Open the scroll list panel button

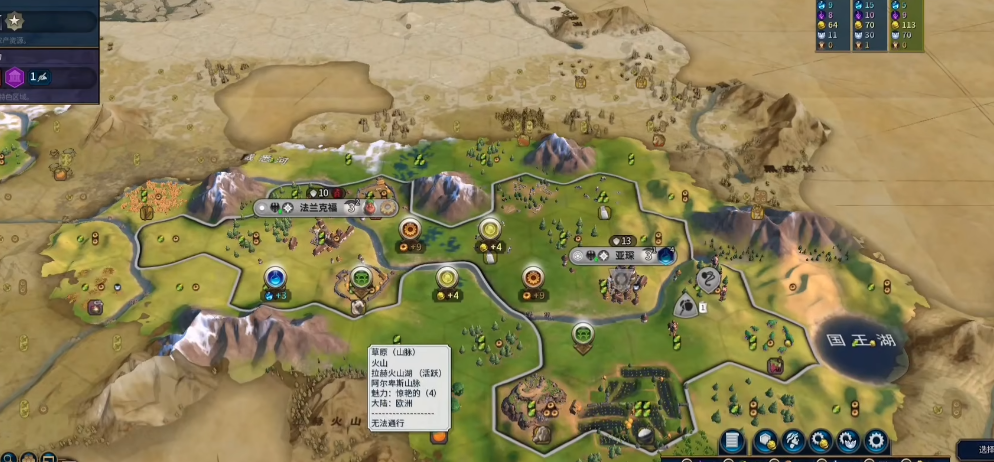point(732,441)
